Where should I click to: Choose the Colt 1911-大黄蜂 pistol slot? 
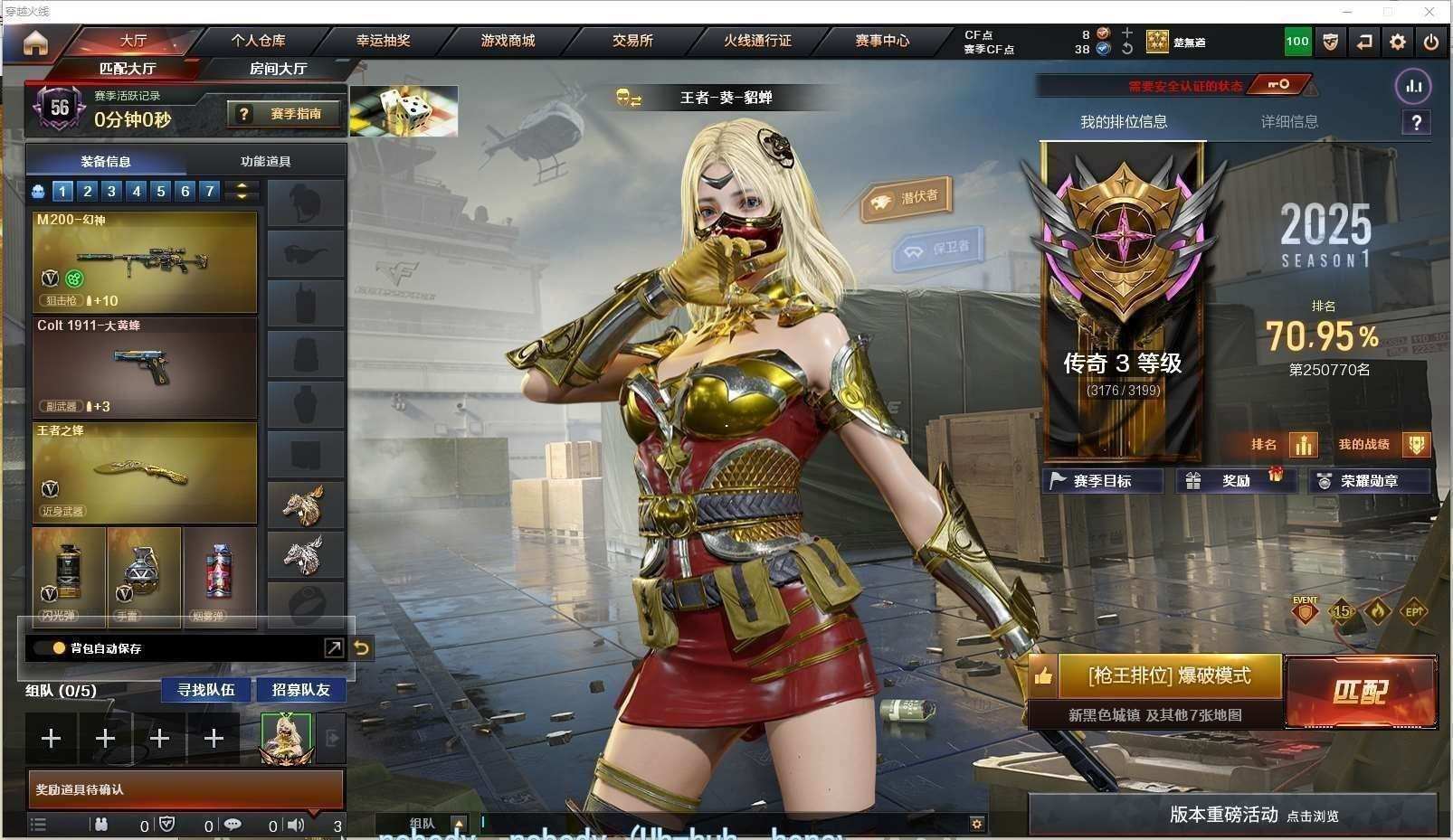(x=145, y=366)
